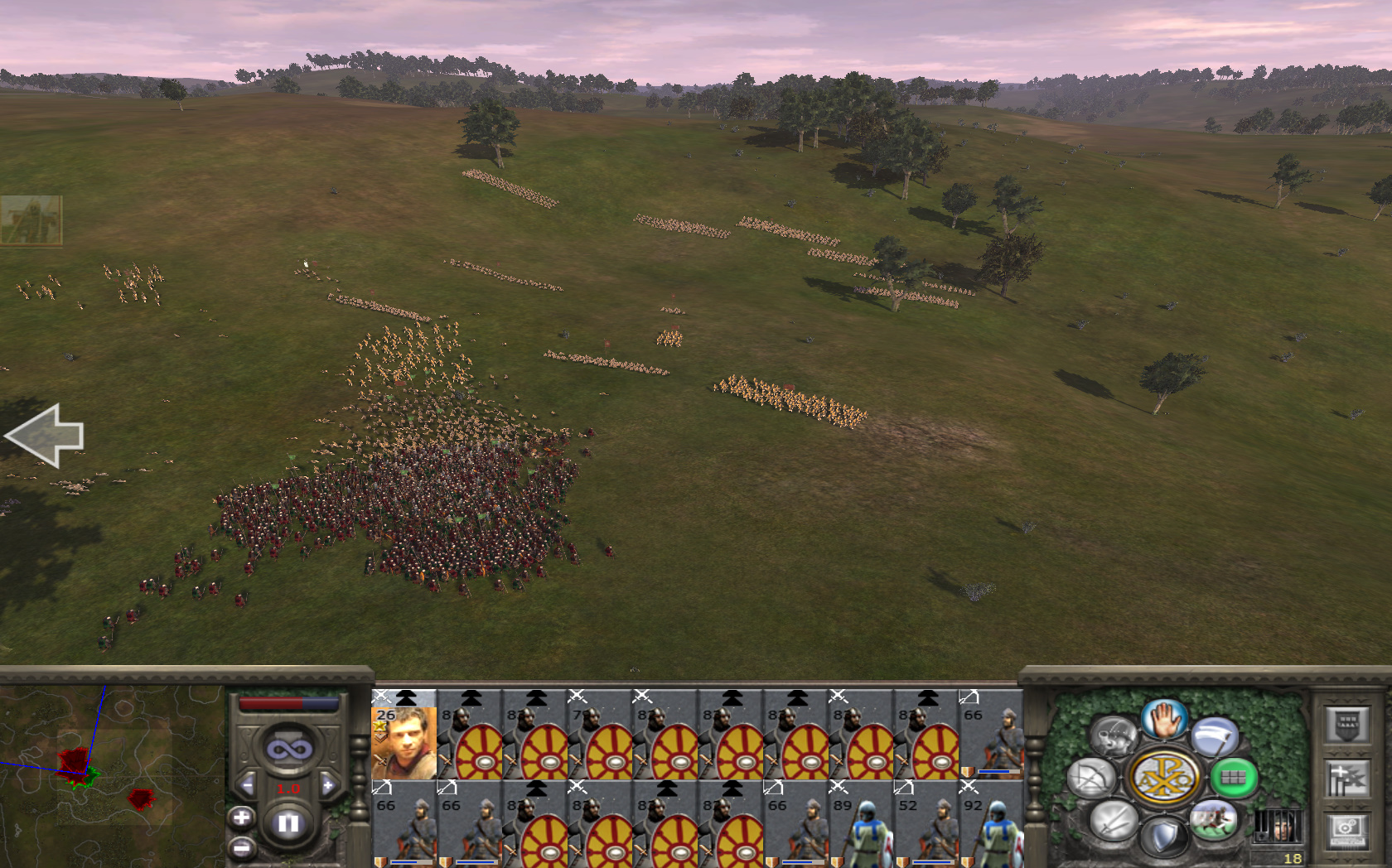Select the general's portrait unit card
Screen dimensions: 1392x868
coord(404,735)
